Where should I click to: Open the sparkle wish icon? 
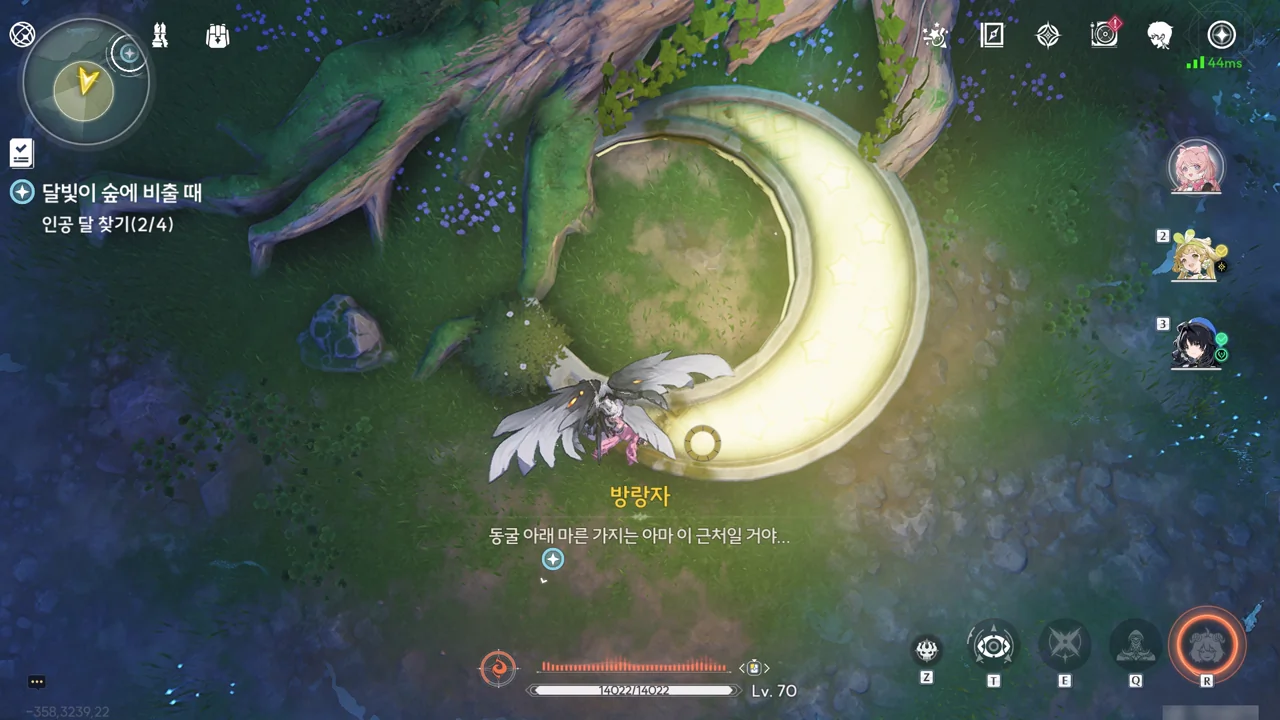[936, 36]
